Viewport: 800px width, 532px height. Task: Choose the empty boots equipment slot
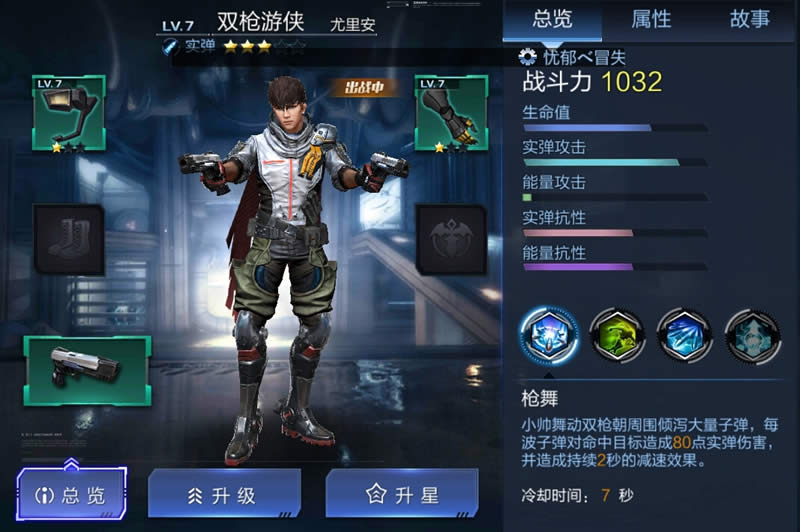[x=69, y=239]
